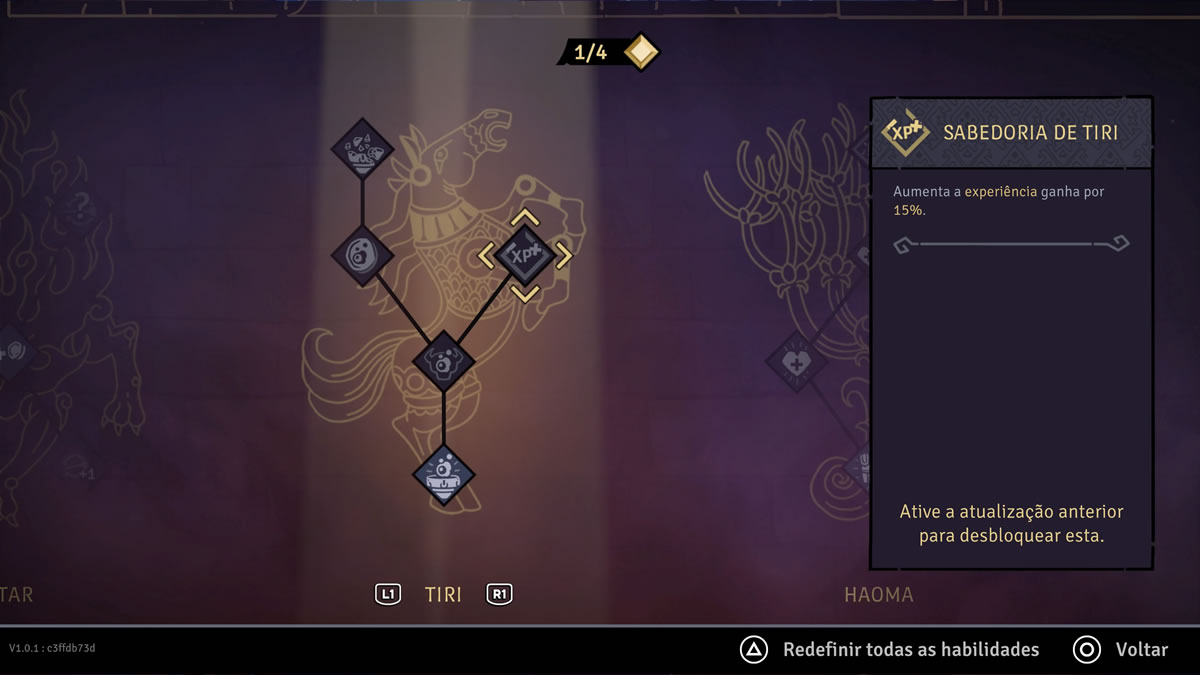Select the heart-plus node in Haoma tree
This screenshot has width=1200, height=675.
(796, 362)
